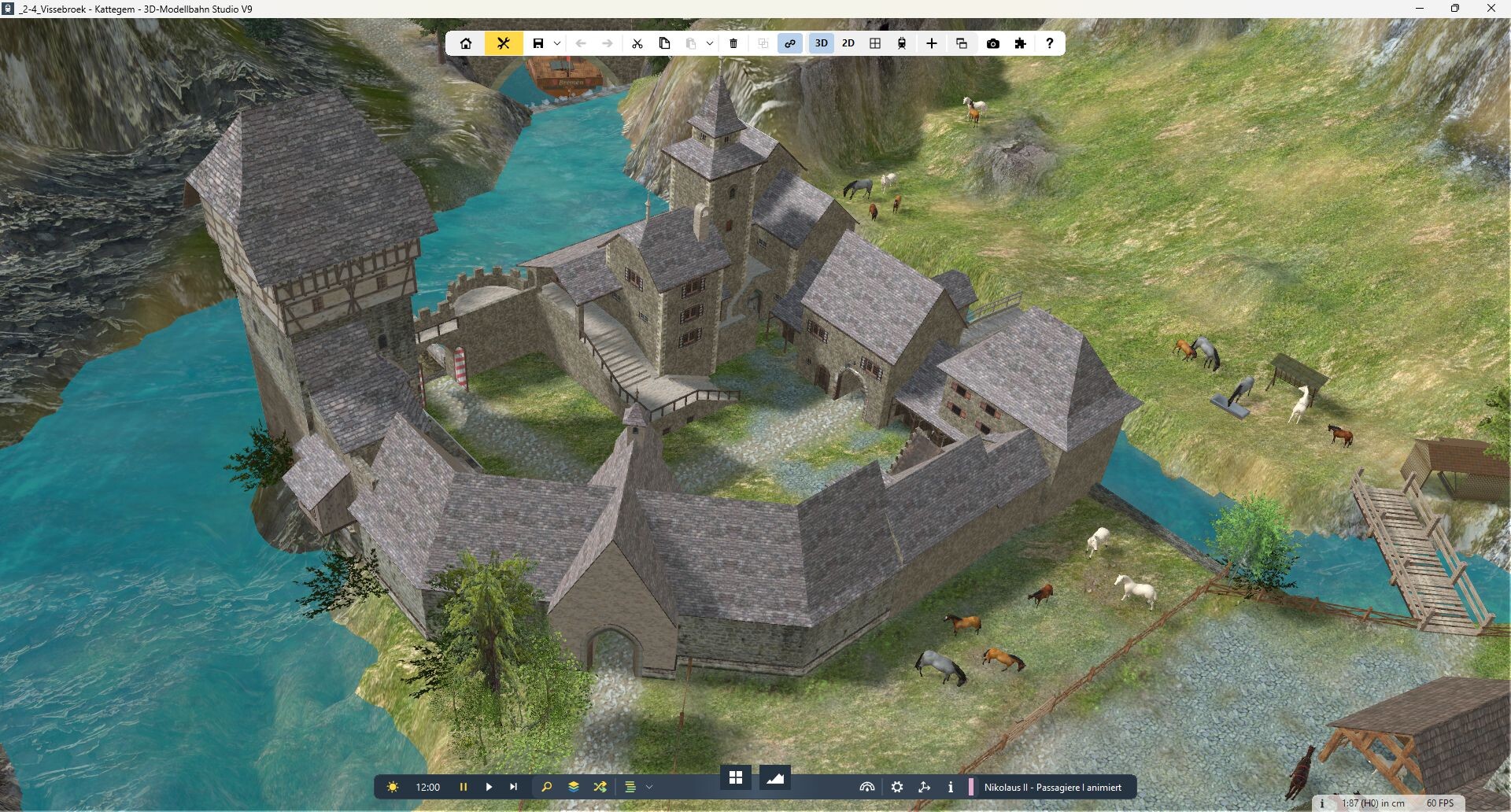
Task: Click the home icon in the top toolbar
Action: [x=466, y=43]
